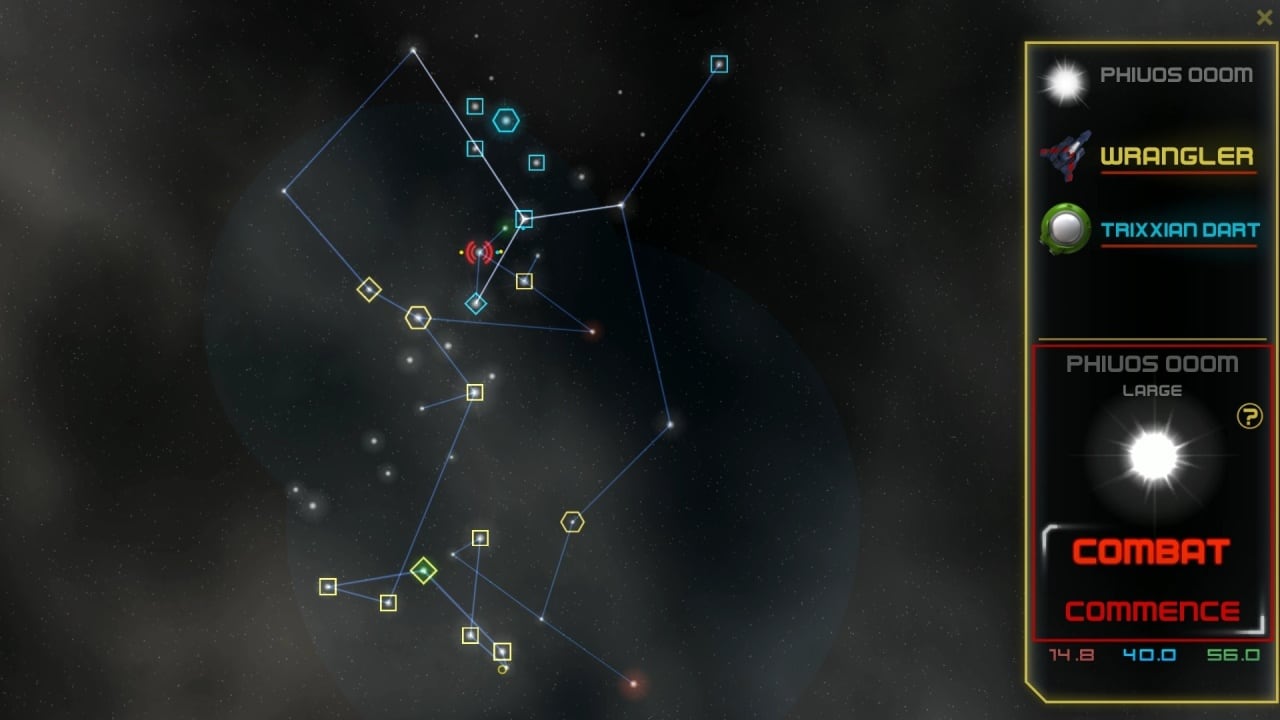The height and width of the screenshot is (720, 1280).
Task: Click the Combat Commence button
Action: pos(1152,581)
